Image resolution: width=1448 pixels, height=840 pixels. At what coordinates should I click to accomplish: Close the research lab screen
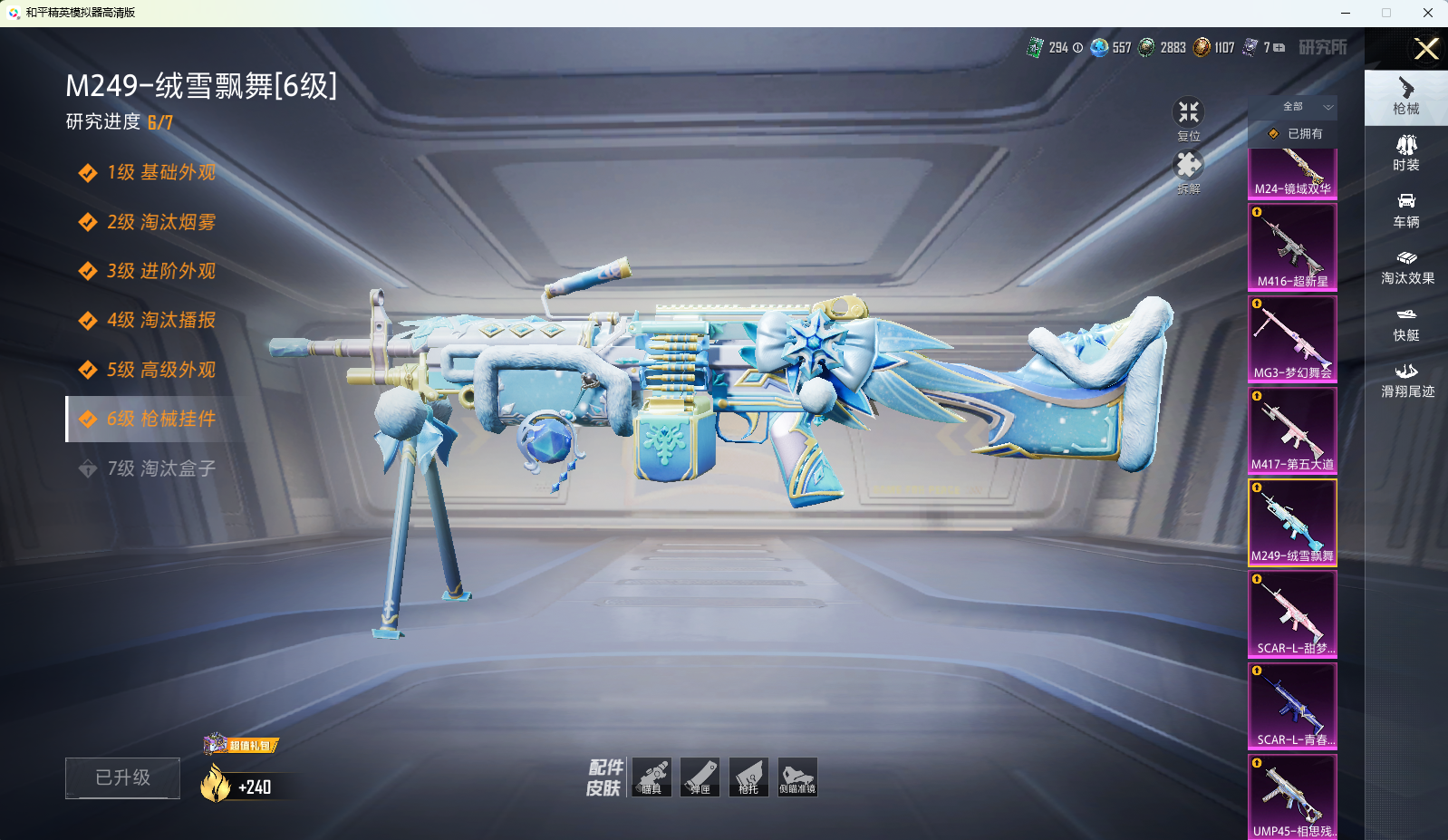click(1426, 49)
